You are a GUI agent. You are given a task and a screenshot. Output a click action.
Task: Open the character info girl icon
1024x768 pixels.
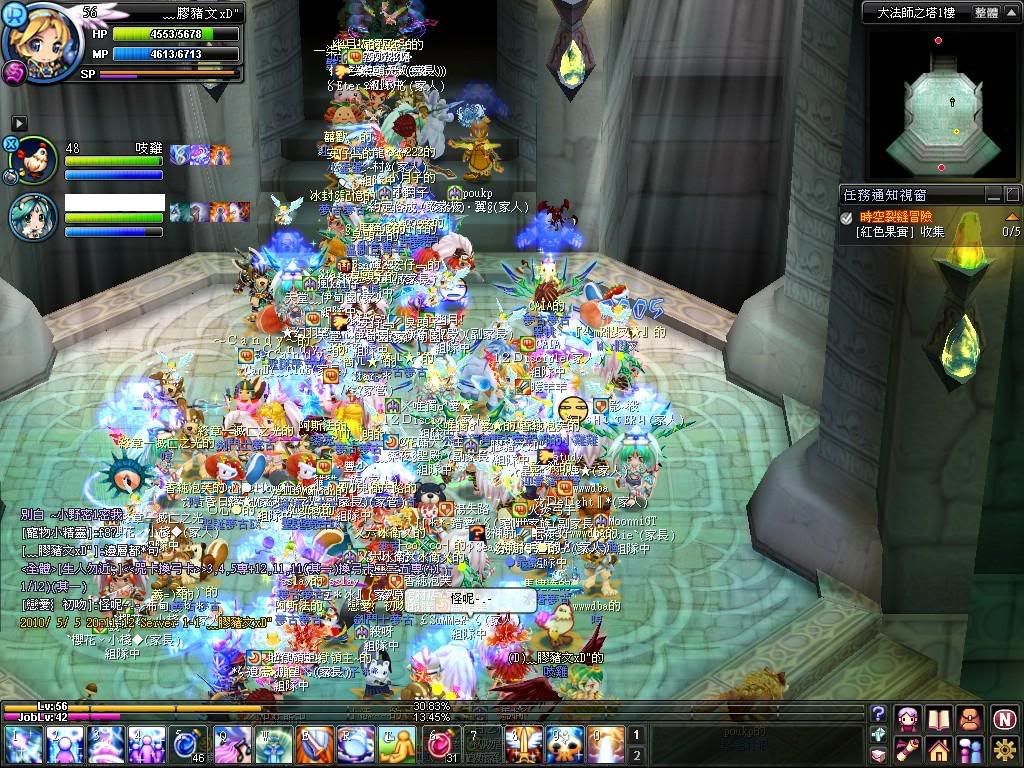pos(909,717)
